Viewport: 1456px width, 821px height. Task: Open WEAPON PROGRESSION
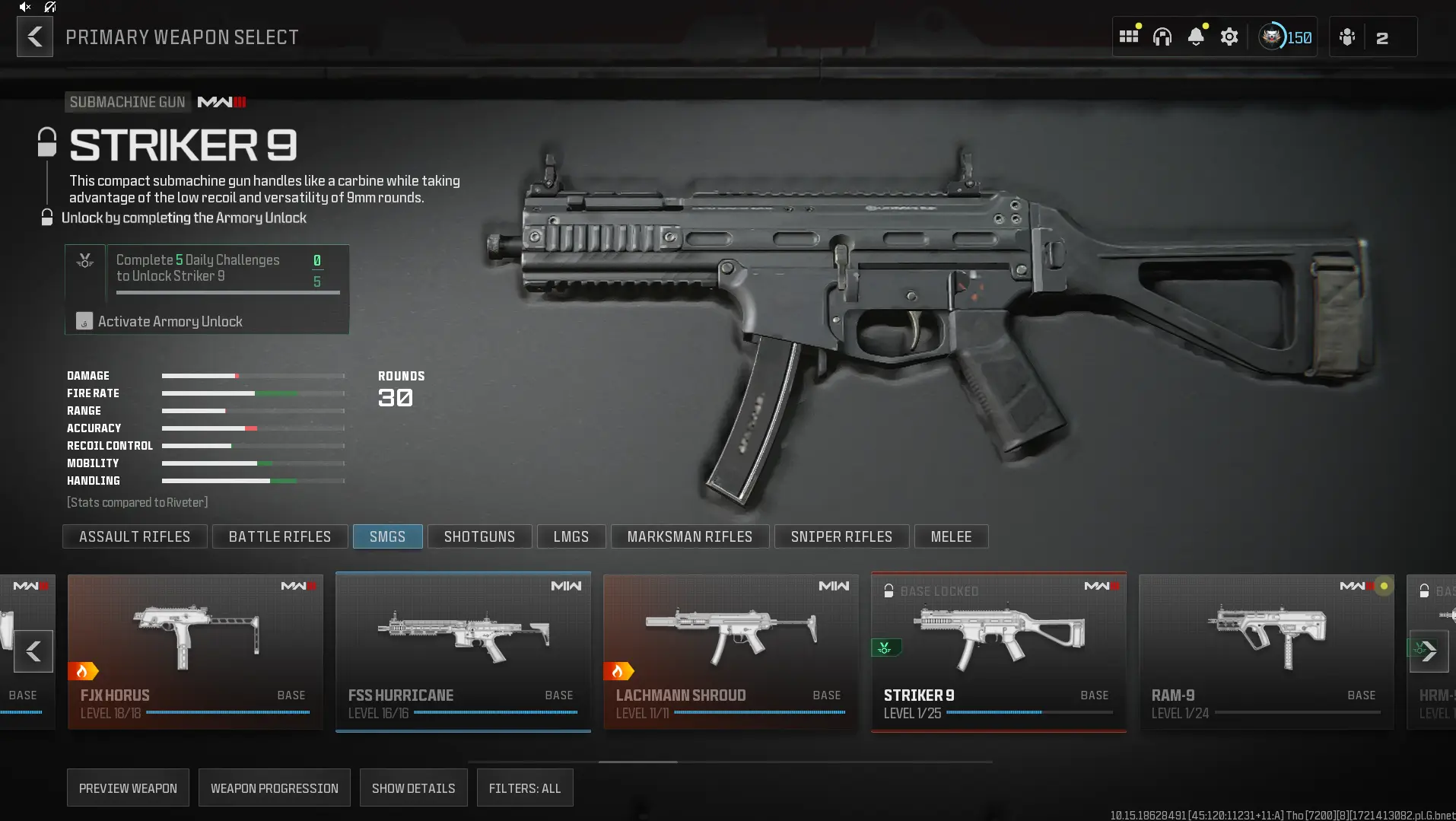coord(274,788)
